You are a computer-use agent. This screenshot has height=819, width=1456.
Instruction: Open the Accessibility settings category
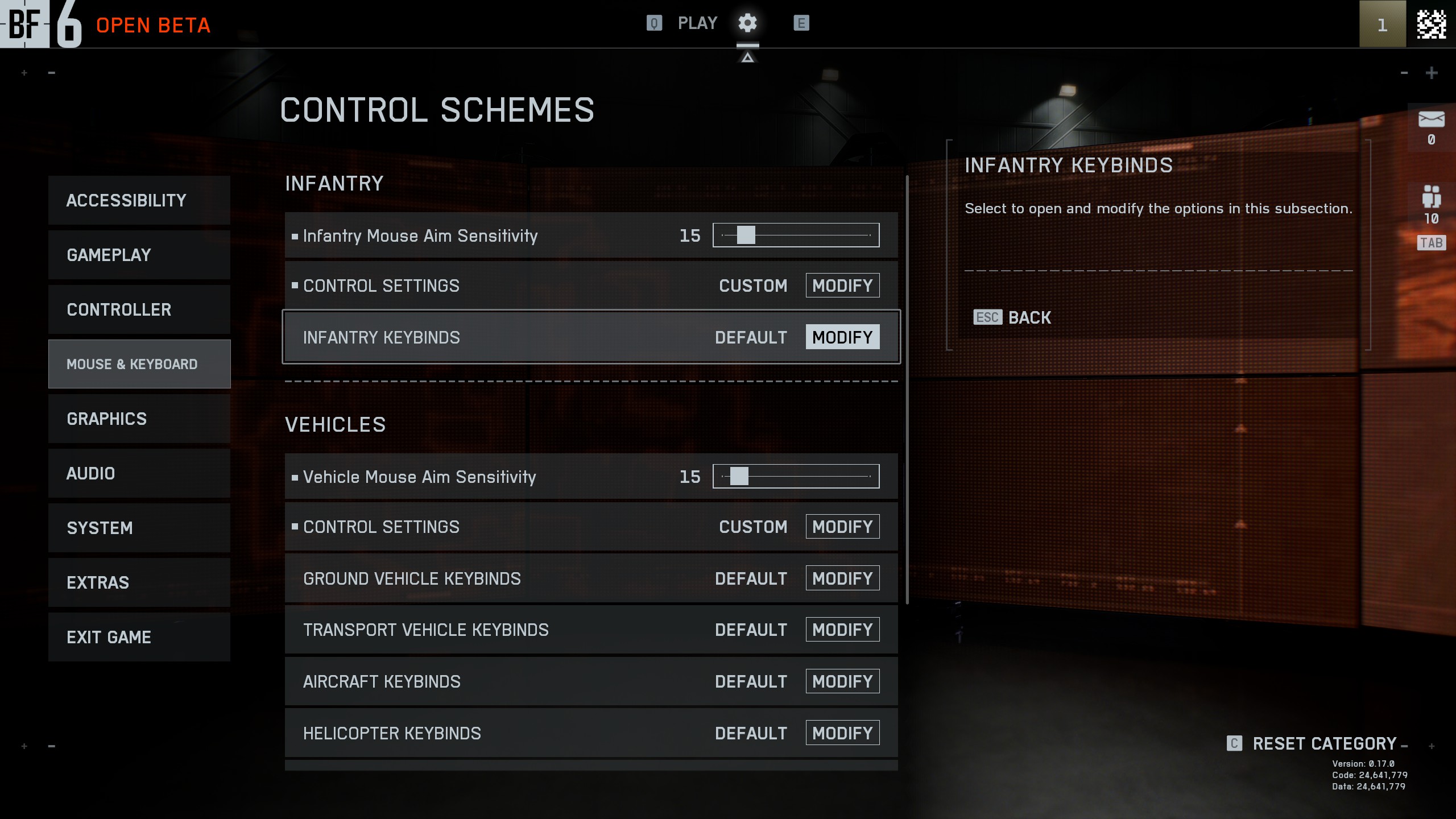click(139, 200)
